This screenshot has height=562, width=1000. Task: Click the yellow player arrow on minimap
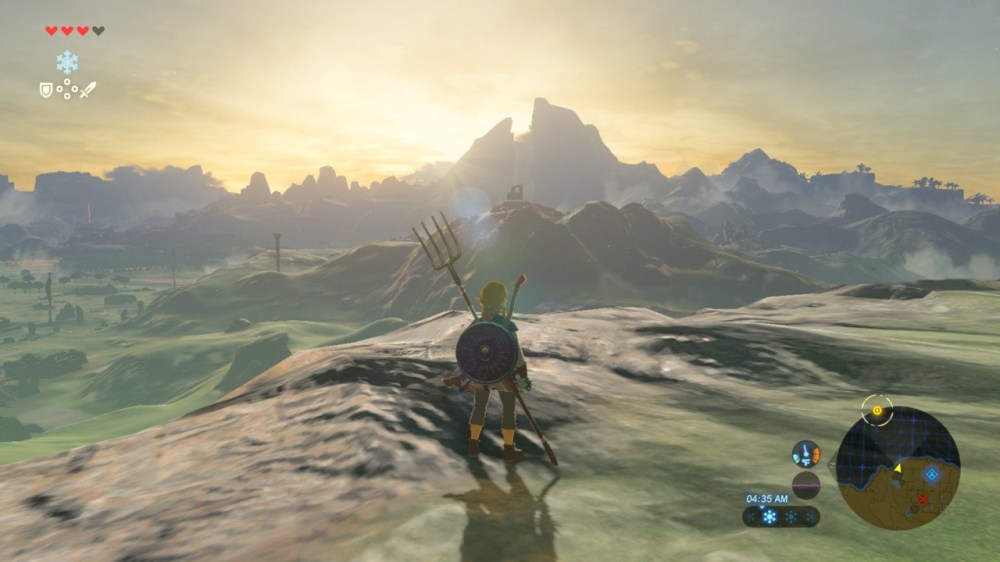pyautogui.click(x=897, y=468)
